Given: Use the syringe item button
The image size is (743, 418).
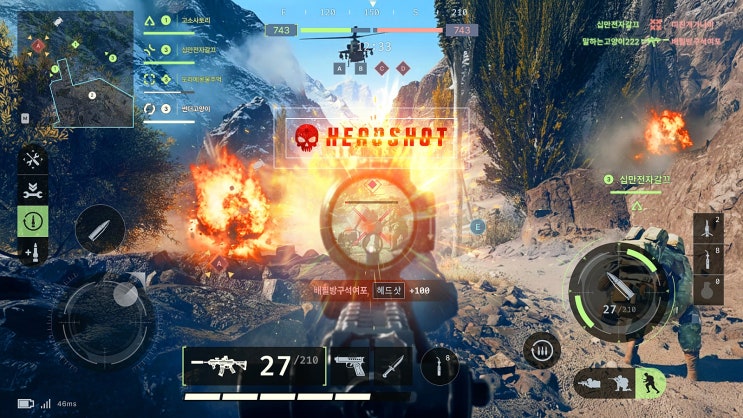Looking at the screenshot, I should 439,366.
